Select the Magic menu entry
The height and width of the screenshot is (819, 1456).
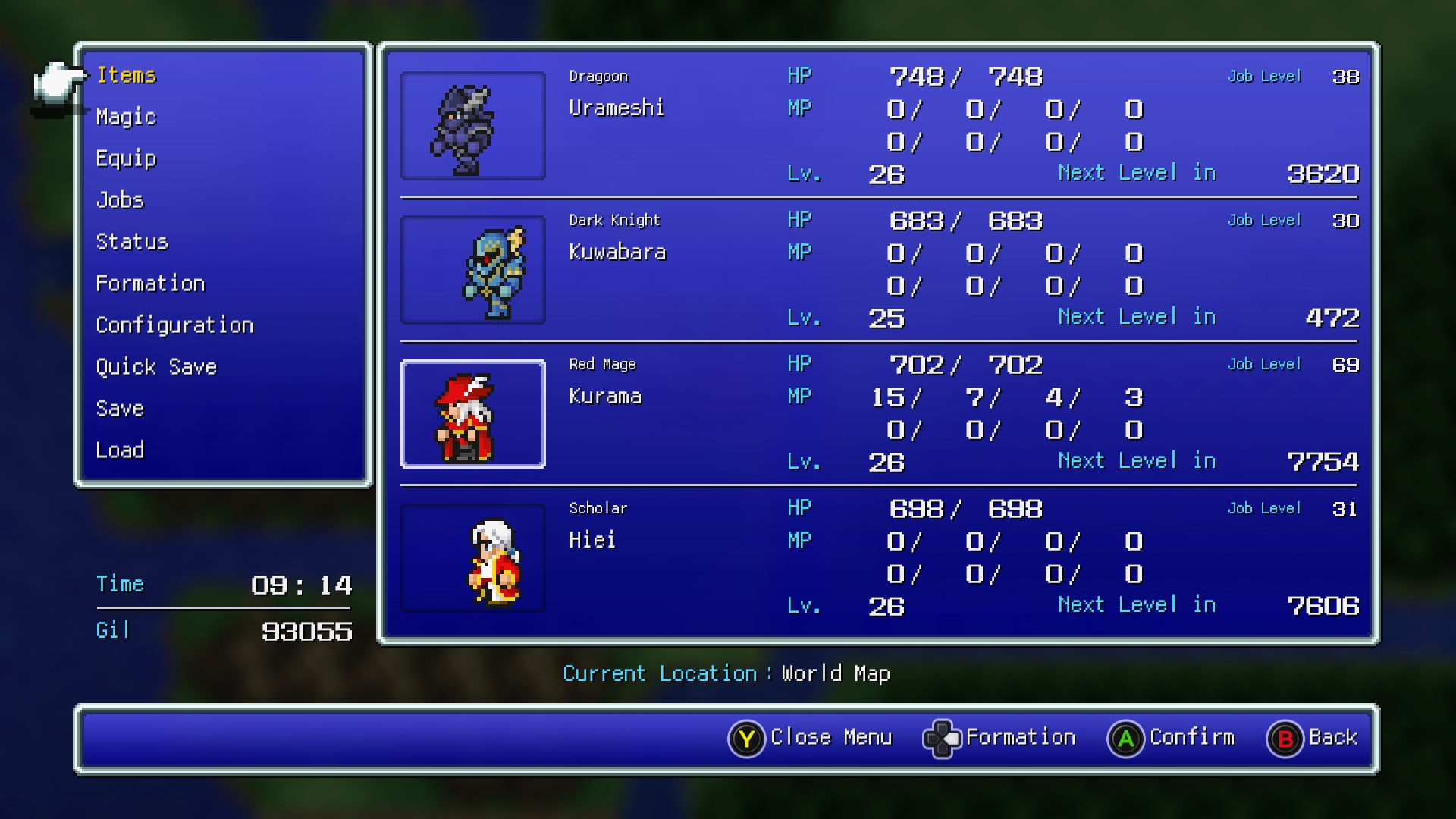pyautogui.click(x=126, y=117)
